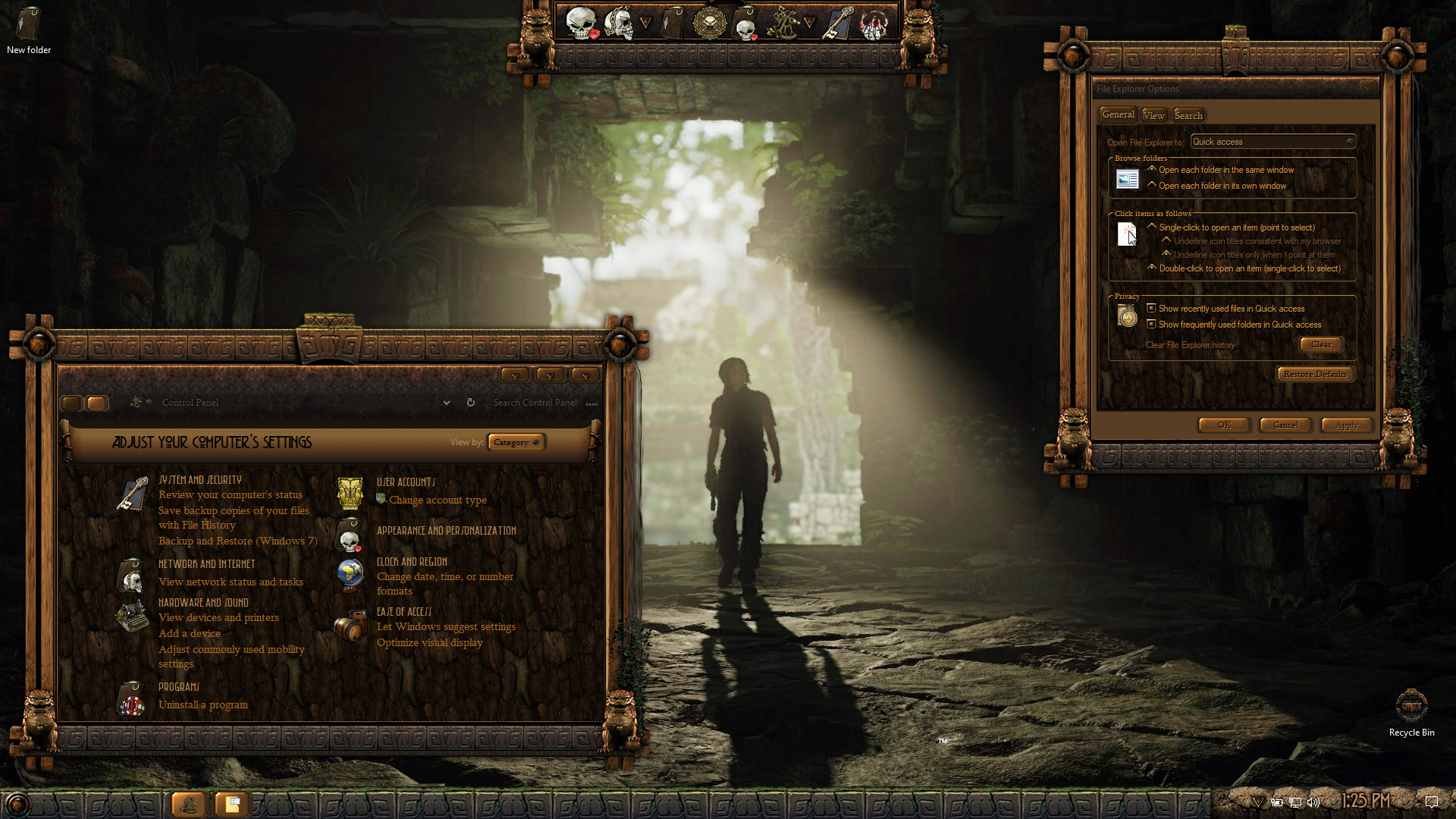Open the View by Category dropdown

516,442
